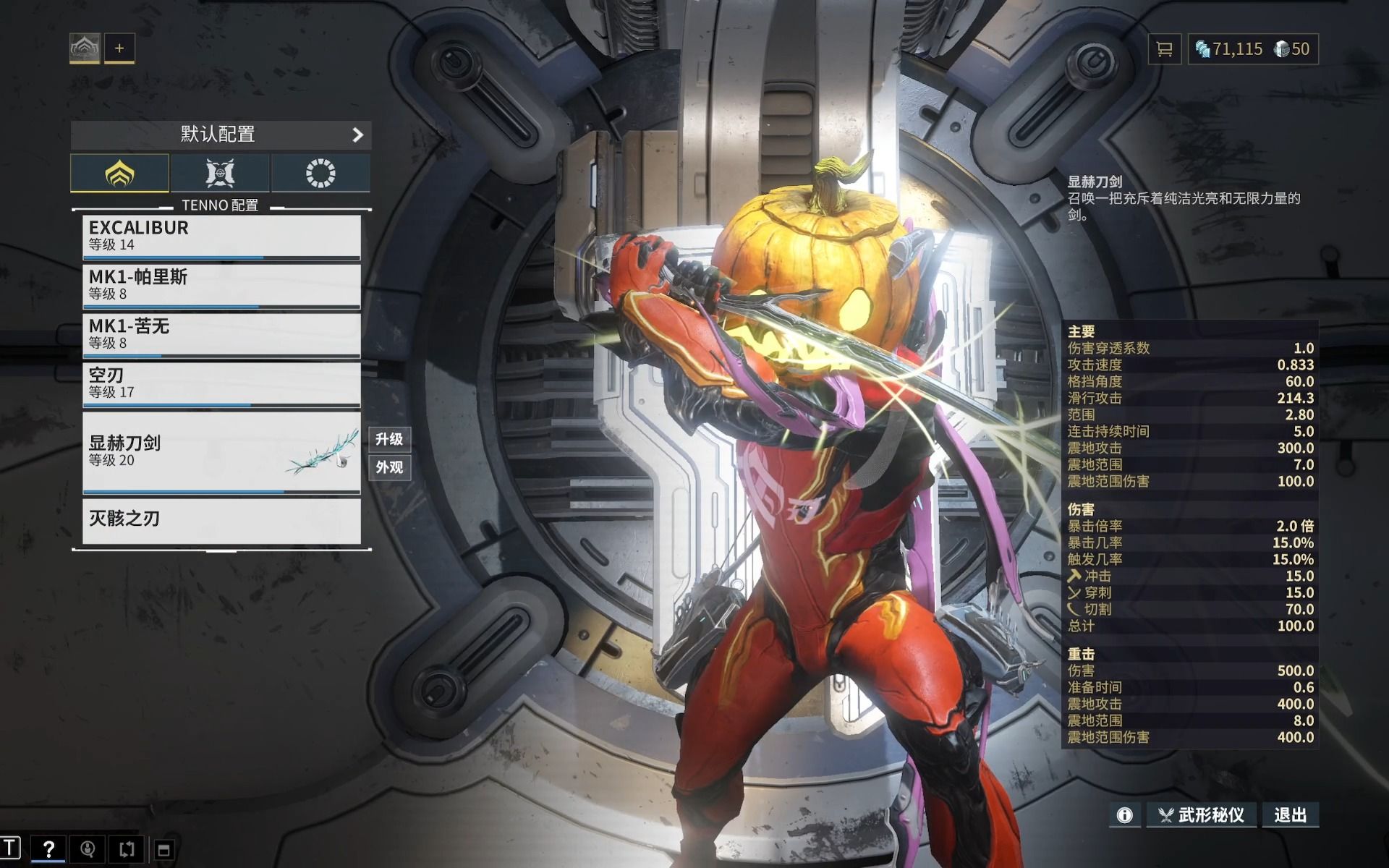Click 升级 to upgrade 显赫刀剑
Viewport: 1389px width, 868px height.
(x=389, y=439)
